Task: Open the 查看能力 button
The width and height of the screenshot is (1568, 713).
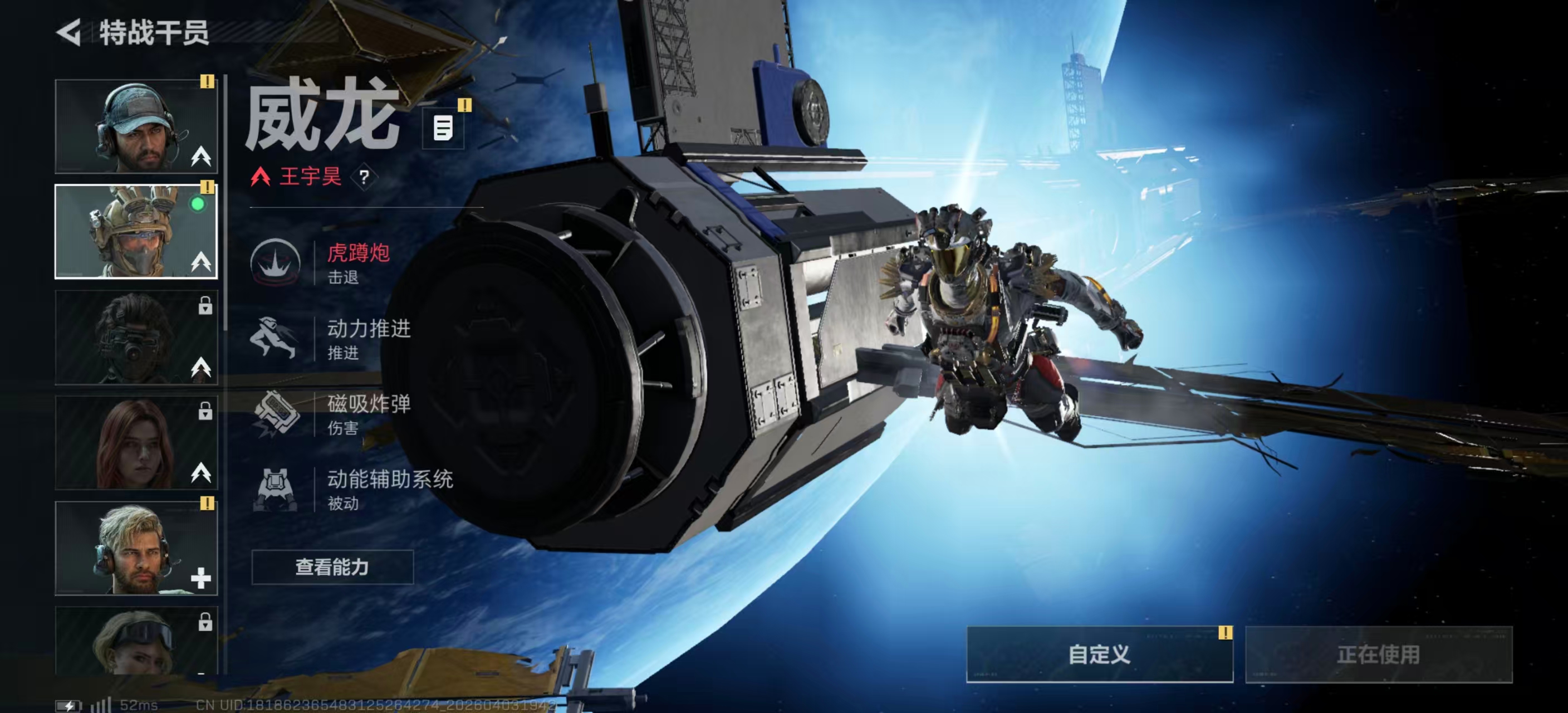Action: [x=332, y=567]
